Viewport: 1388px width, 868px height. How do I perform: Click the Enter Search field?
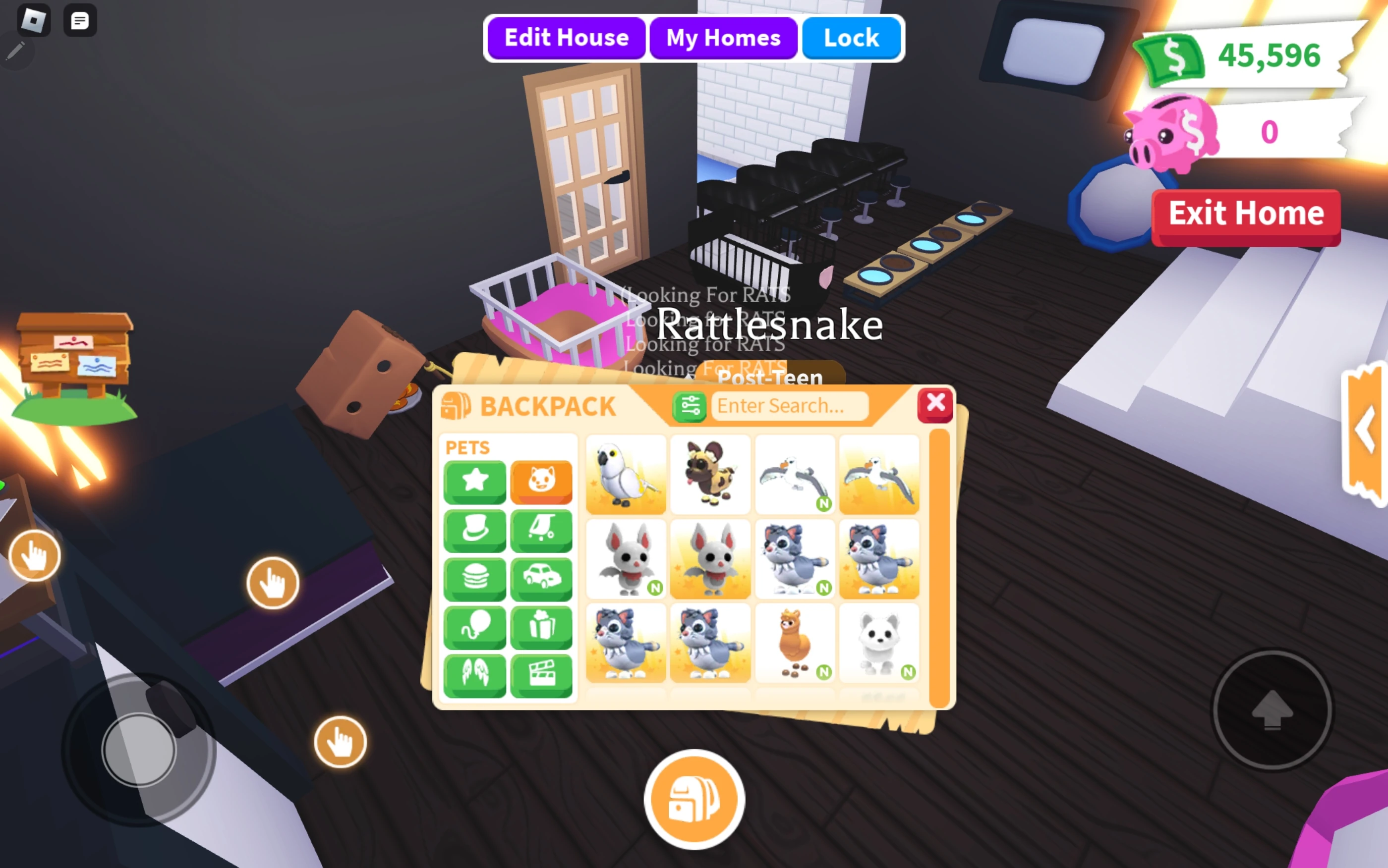790,405
